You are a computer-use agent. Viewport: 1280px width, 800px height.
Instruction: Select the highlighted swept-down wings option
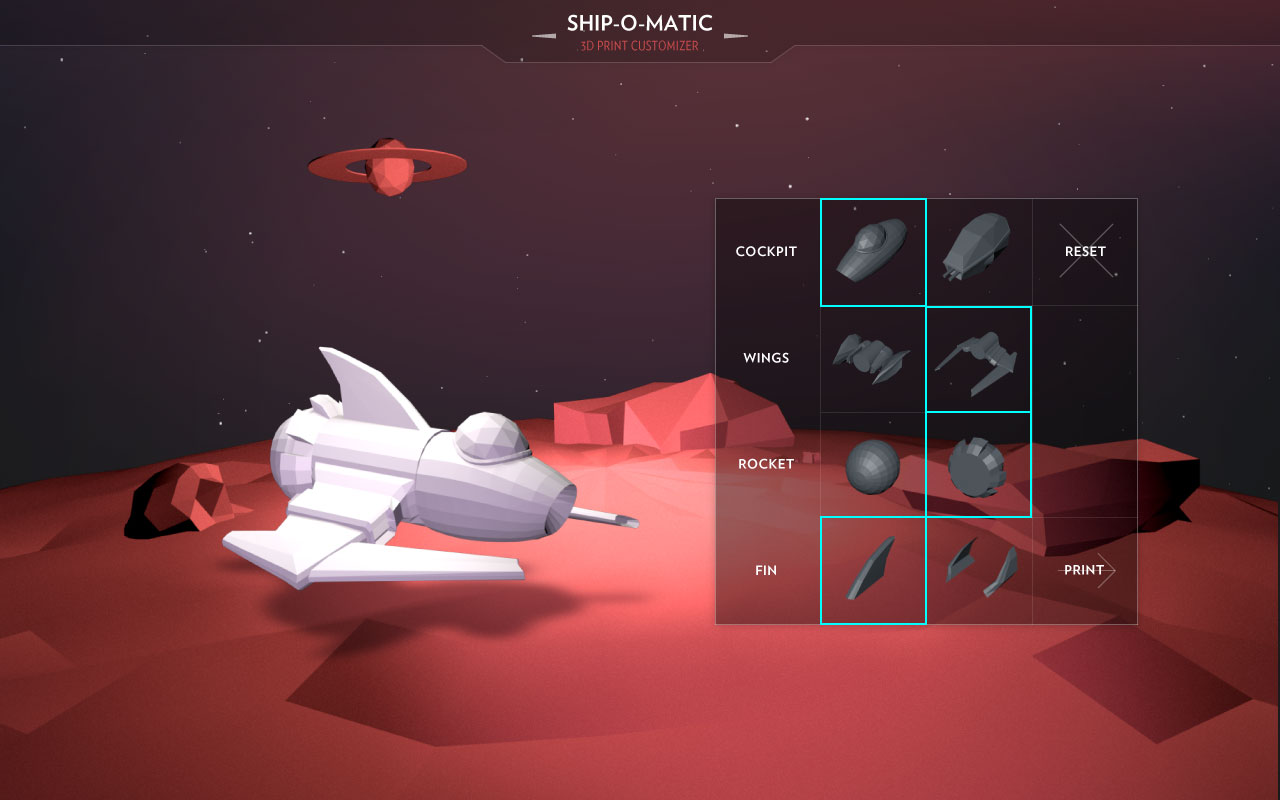point(979,359)
